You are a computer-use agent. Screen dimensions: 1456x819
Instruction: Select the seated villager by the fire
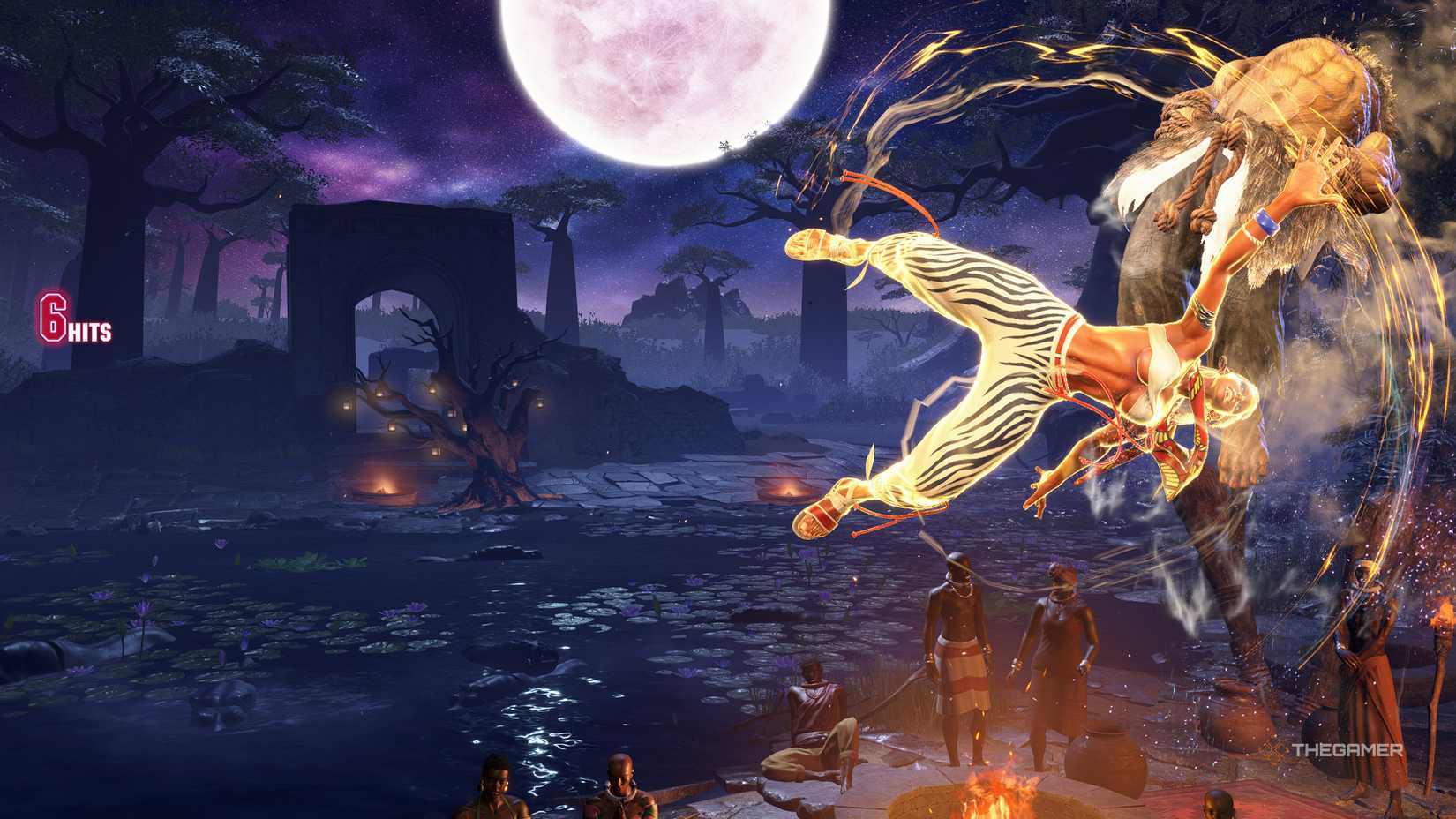[812, 715]
